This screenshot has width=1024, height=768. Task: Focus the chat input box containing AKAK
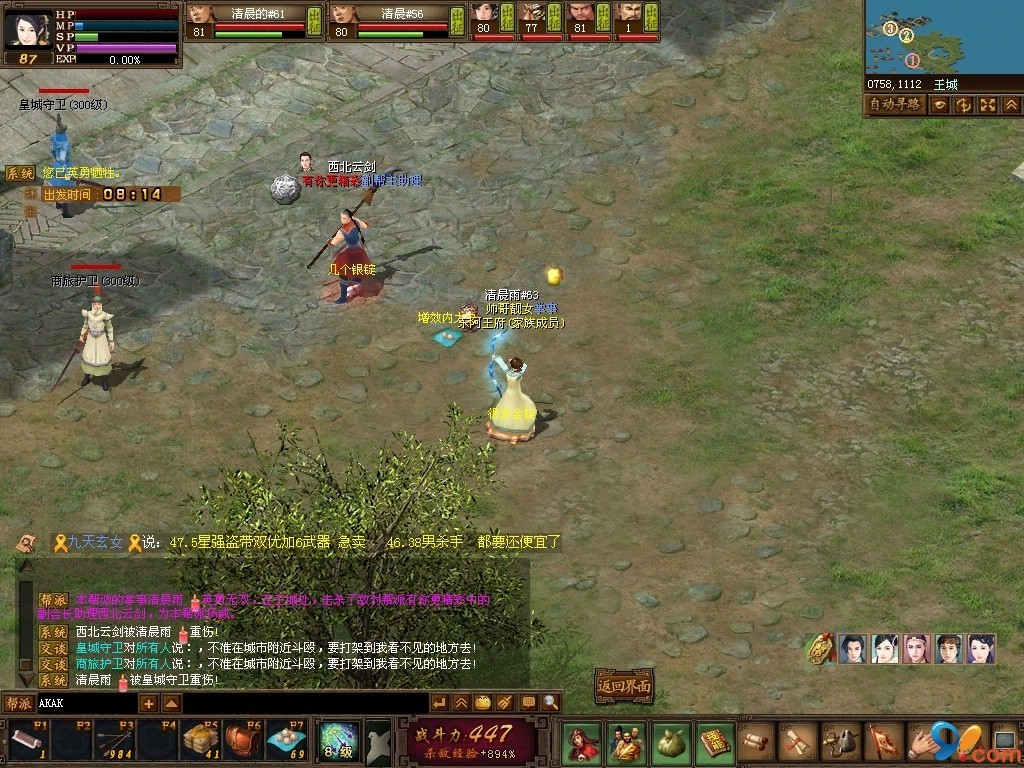(x=85, y=703)
